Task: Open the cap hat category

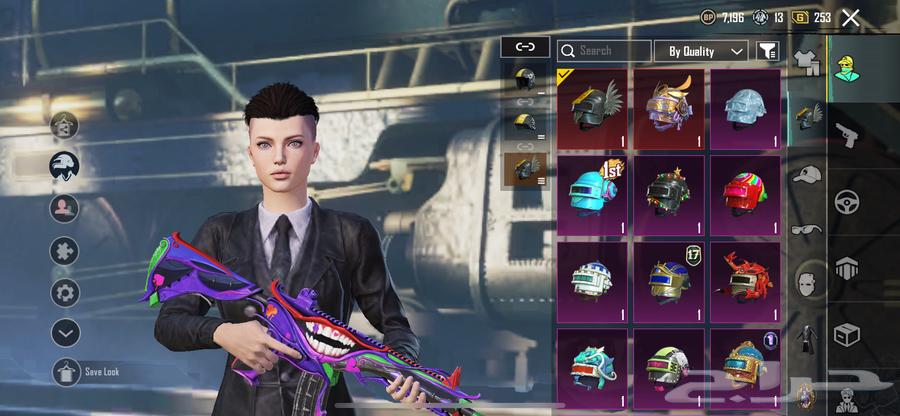Action: pyautogui.click(x=806, y=174)
